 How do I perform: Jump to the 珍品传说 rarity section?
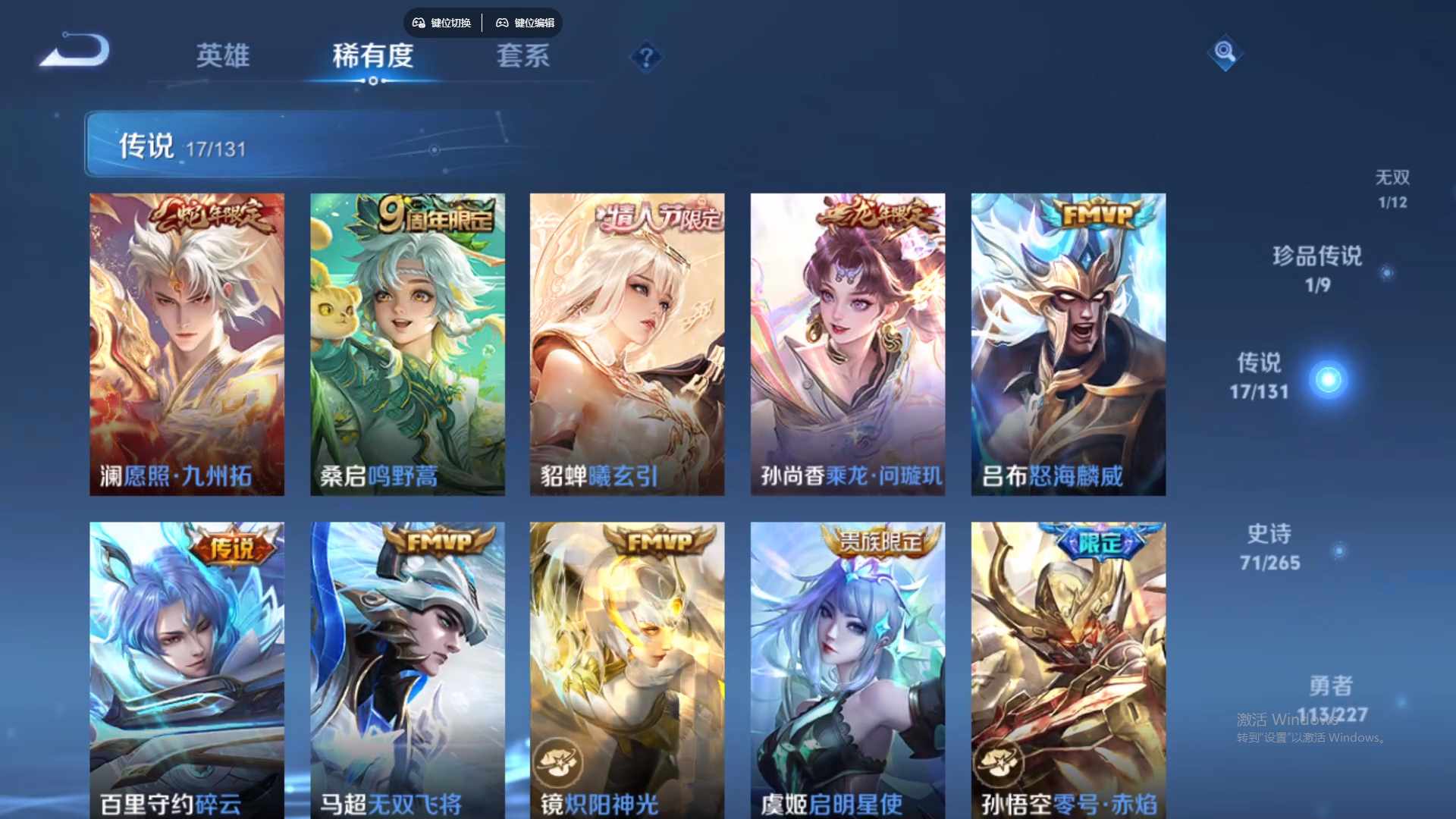[1317, 268]
